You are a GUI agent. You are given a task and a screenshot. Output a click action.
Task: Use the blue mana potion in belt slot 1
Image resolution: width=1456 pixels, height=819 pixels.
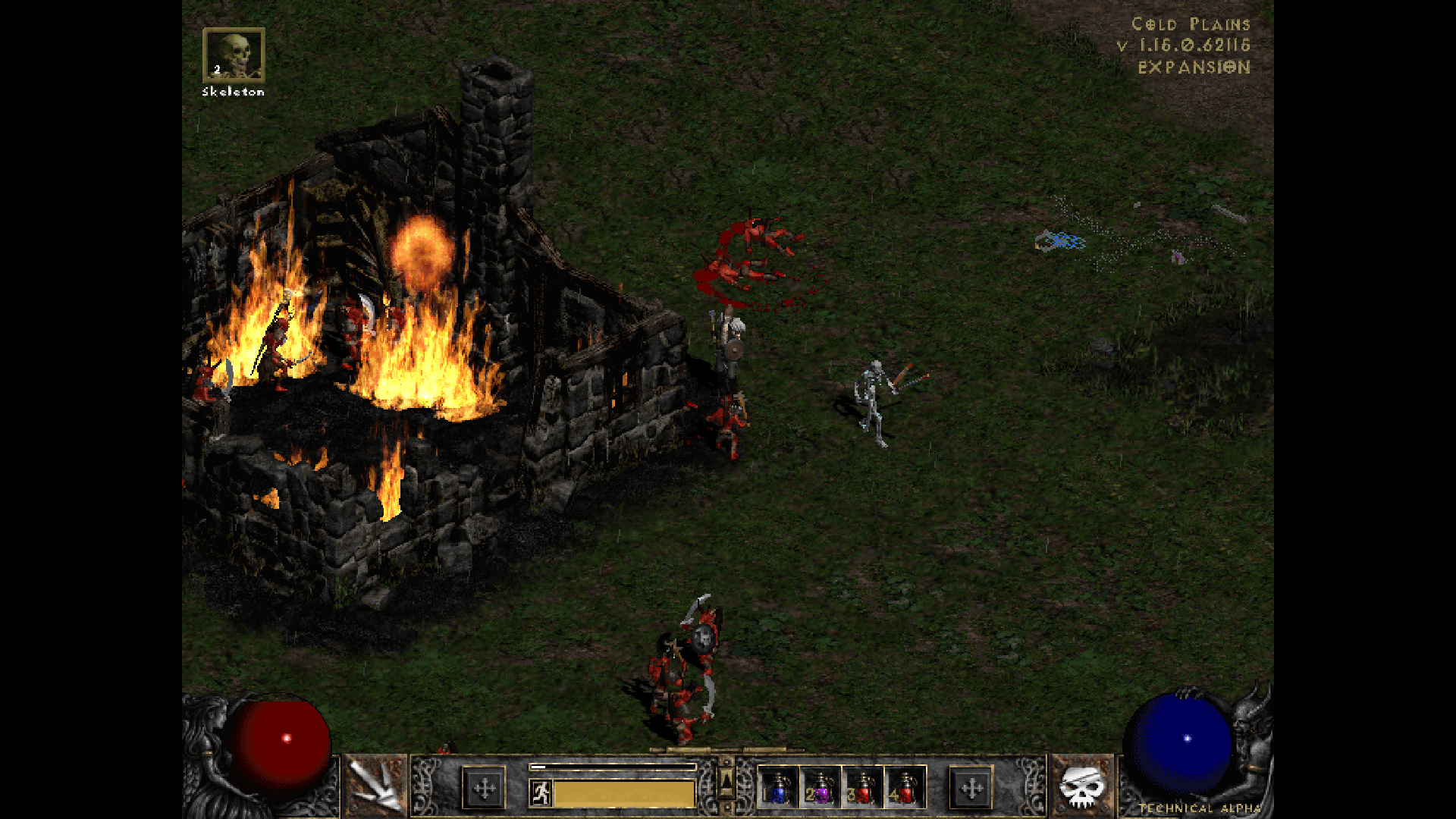click(x=778, y=788)
